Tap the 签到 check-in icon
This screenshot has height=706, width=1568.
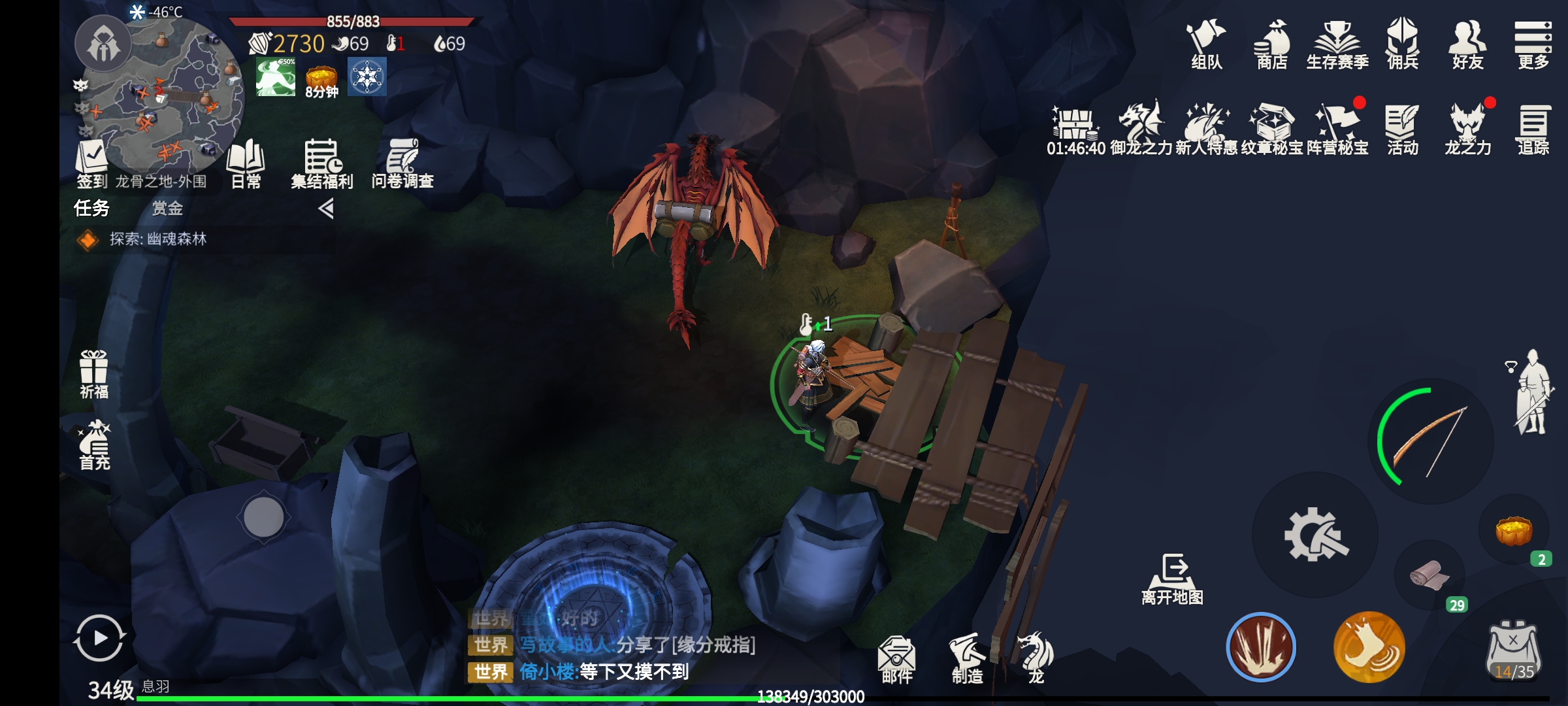91,163
